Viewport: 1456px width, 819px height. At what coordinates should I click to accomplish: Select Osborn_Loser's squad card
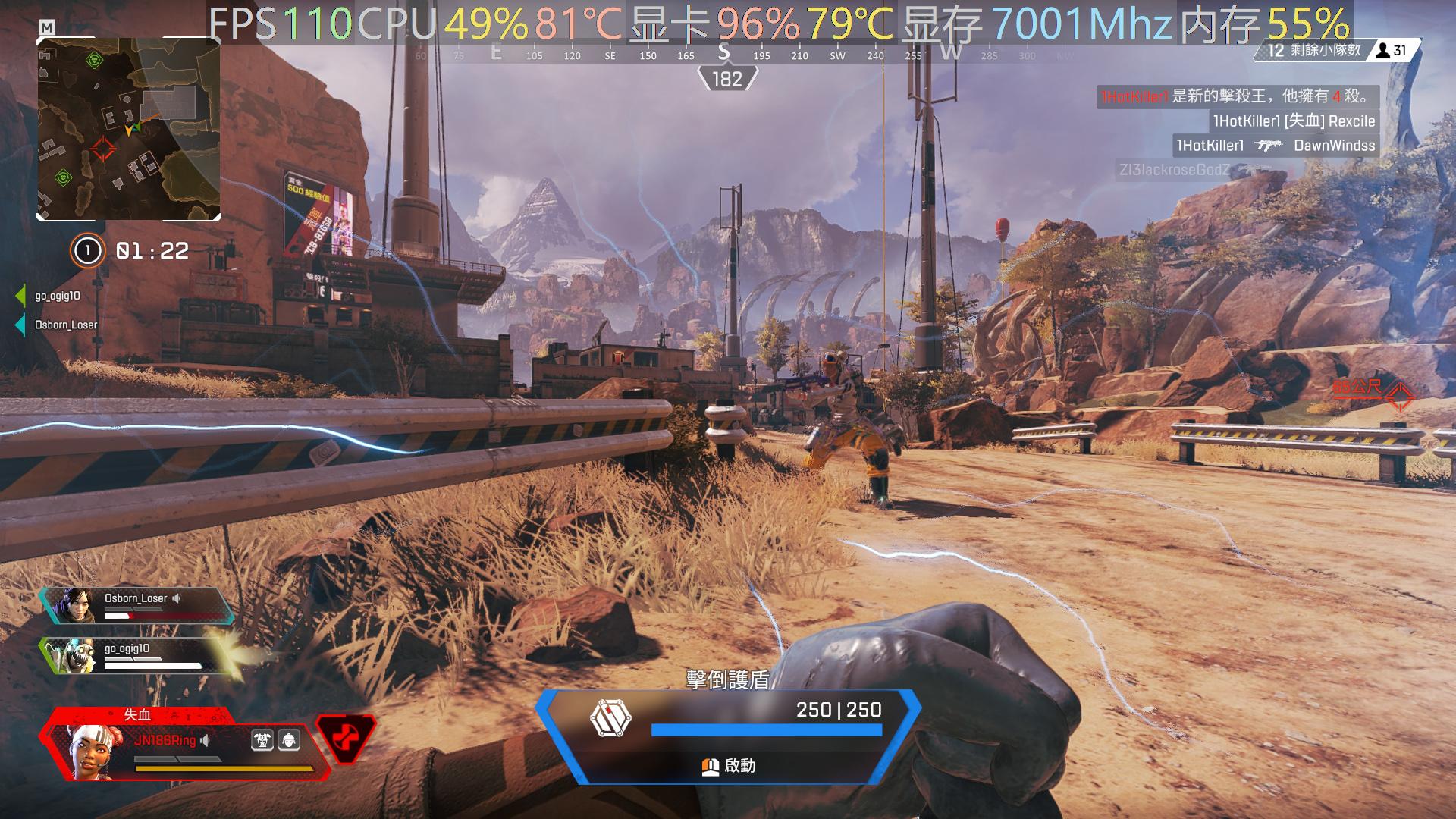pyautogui.click(x=136, y=606)
